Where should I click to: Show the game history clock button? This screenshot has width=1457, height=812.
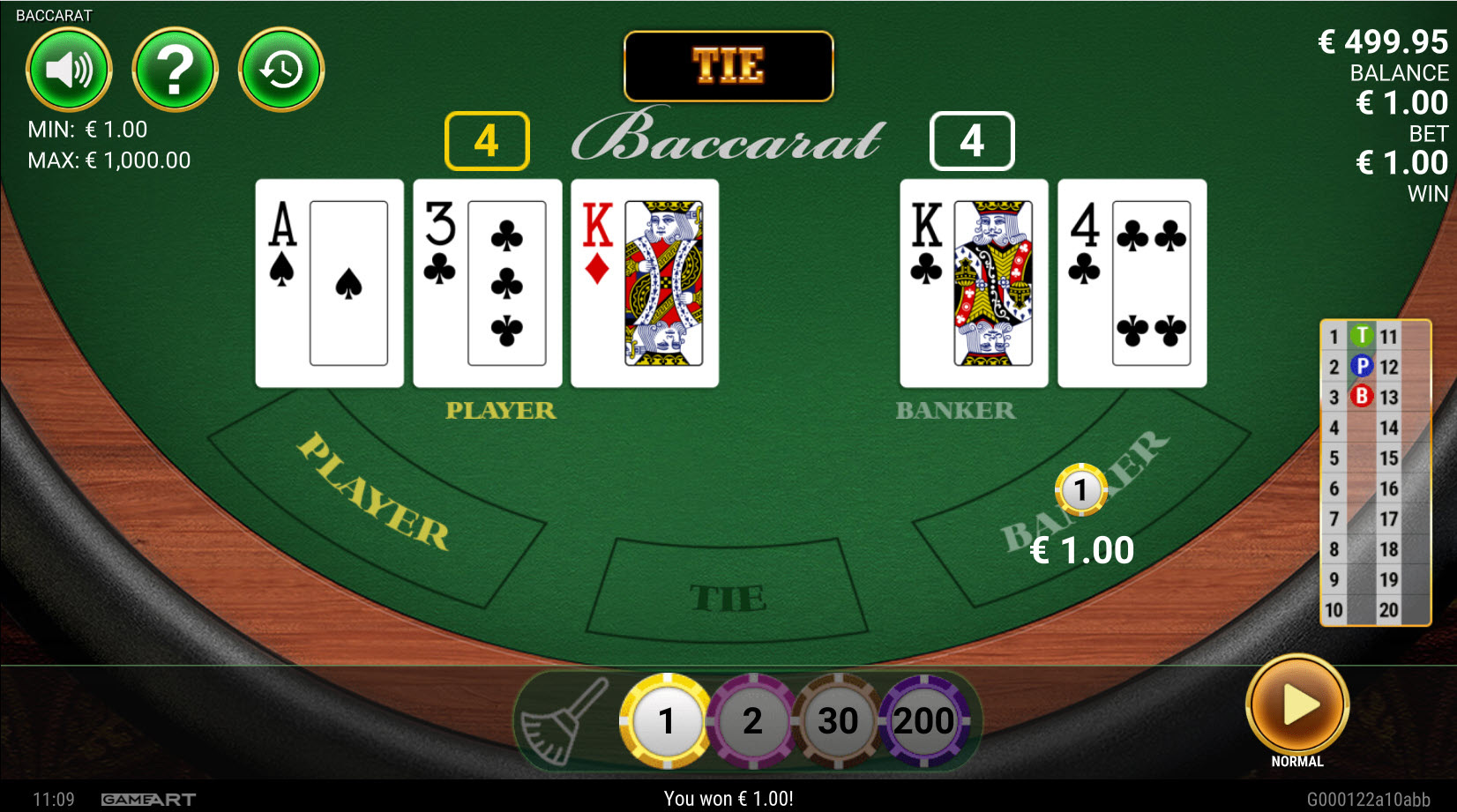tap(281, 70)
